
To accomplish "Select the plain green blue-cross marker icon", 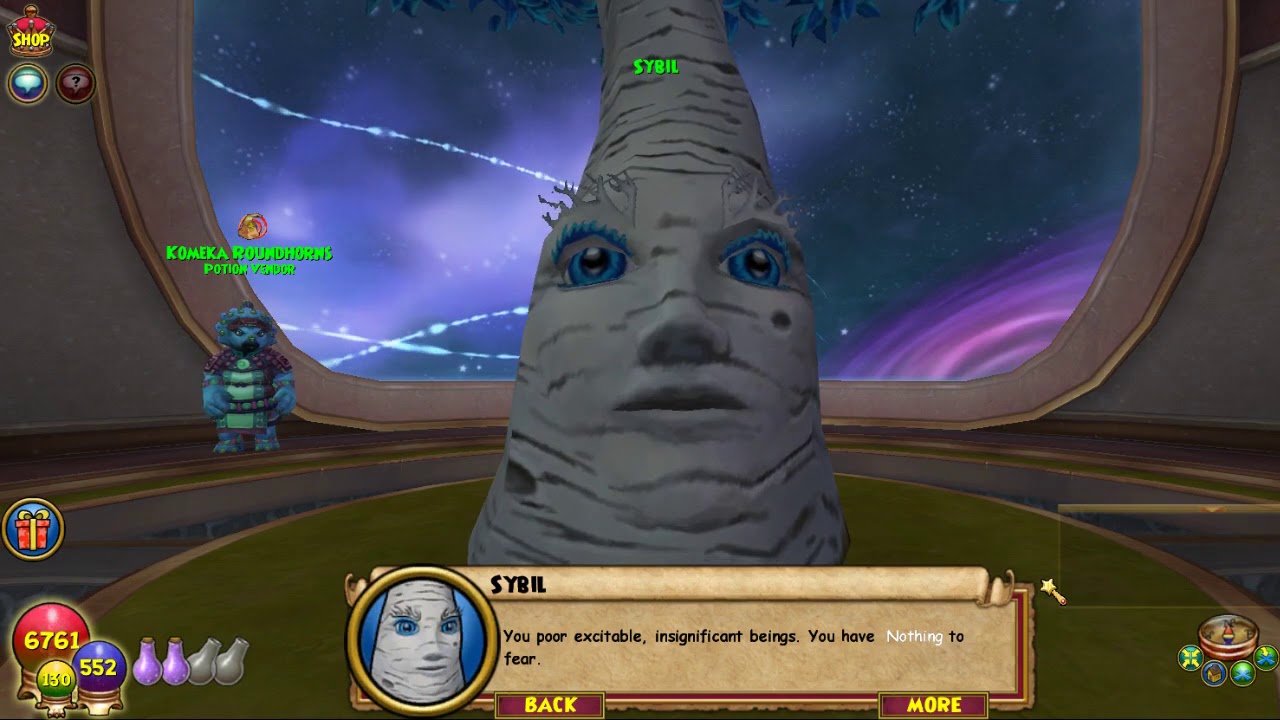I will (1242, 672).
